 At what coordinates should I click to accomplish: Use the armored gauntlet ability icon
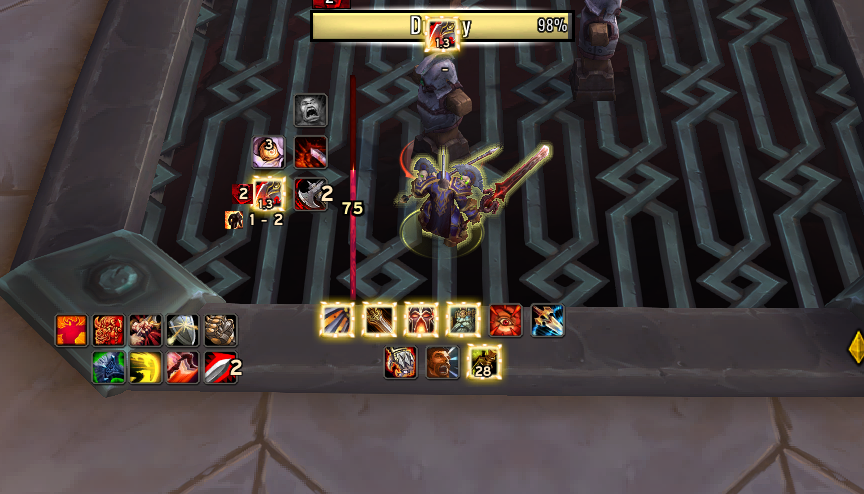click(x=220, y=330)
